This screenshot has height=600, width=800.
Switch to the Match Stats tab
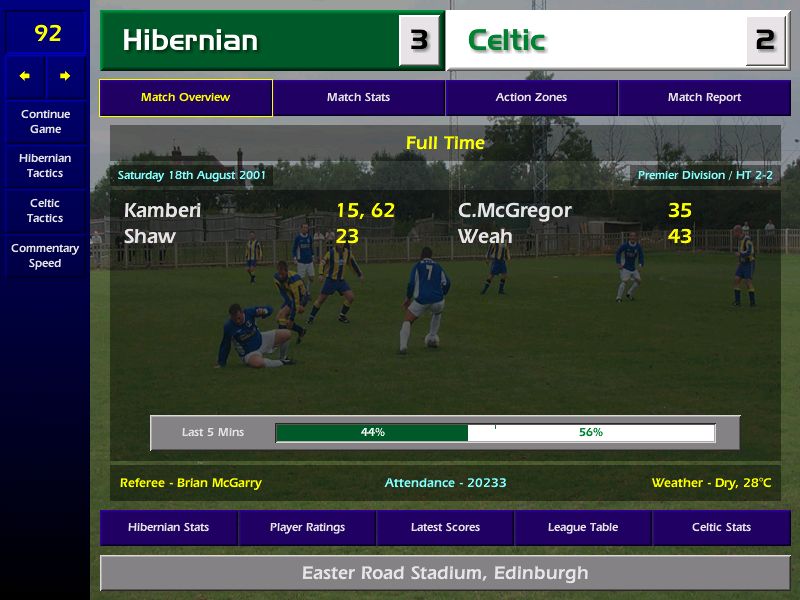click(358, 98)
